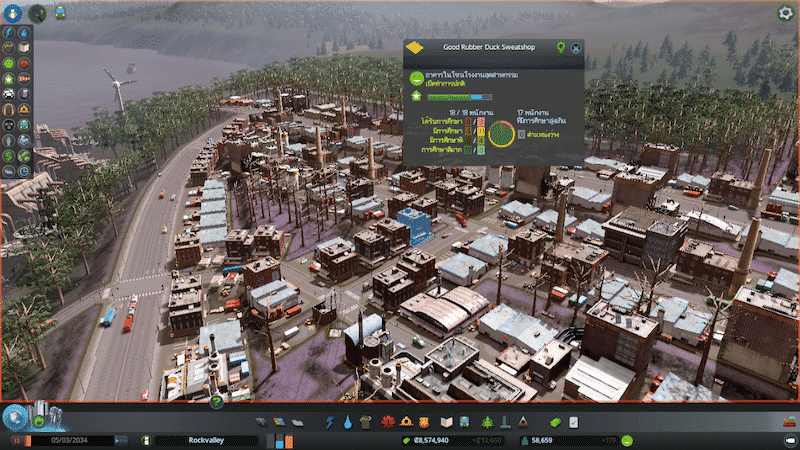This screenshot has width=800, height=450.
Task: Select the zoning tool in build bar
Action: [278, 422]
